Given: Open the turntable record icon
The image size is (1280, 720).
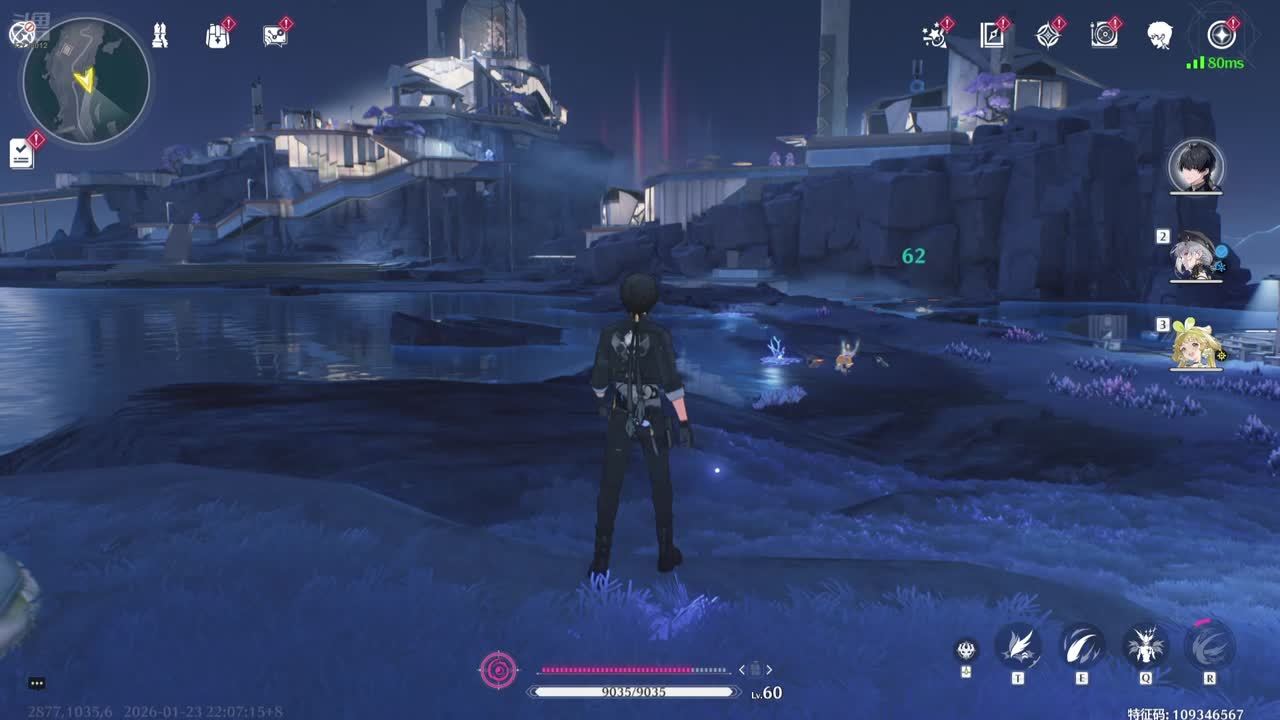Looking at the screenshot, I should coord(1104,35).
